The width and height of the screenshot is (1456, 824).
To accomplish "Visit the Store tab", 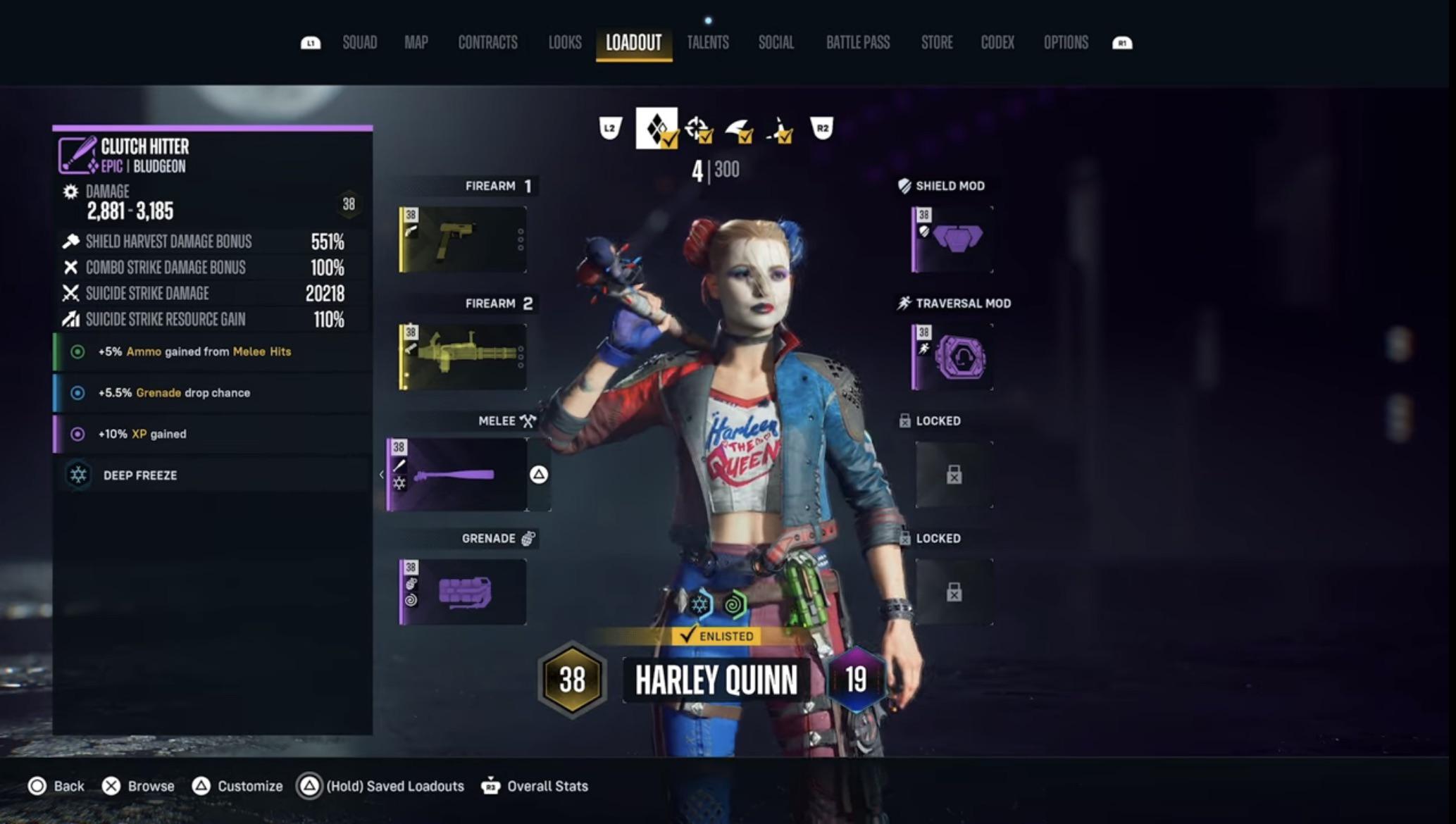I will pyautogui.click(x=936, y=42).
